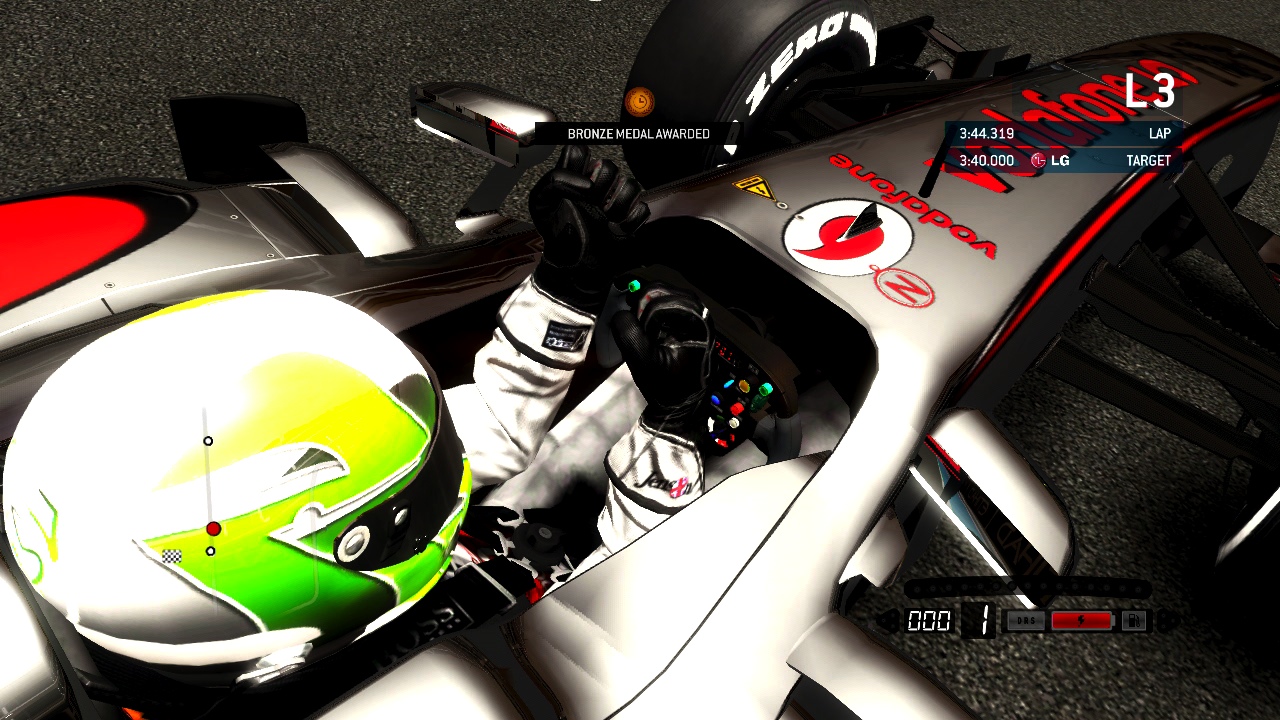Click the DRS indicator on the HUD
1280x720 pixels.
(x=1025, y=620)
